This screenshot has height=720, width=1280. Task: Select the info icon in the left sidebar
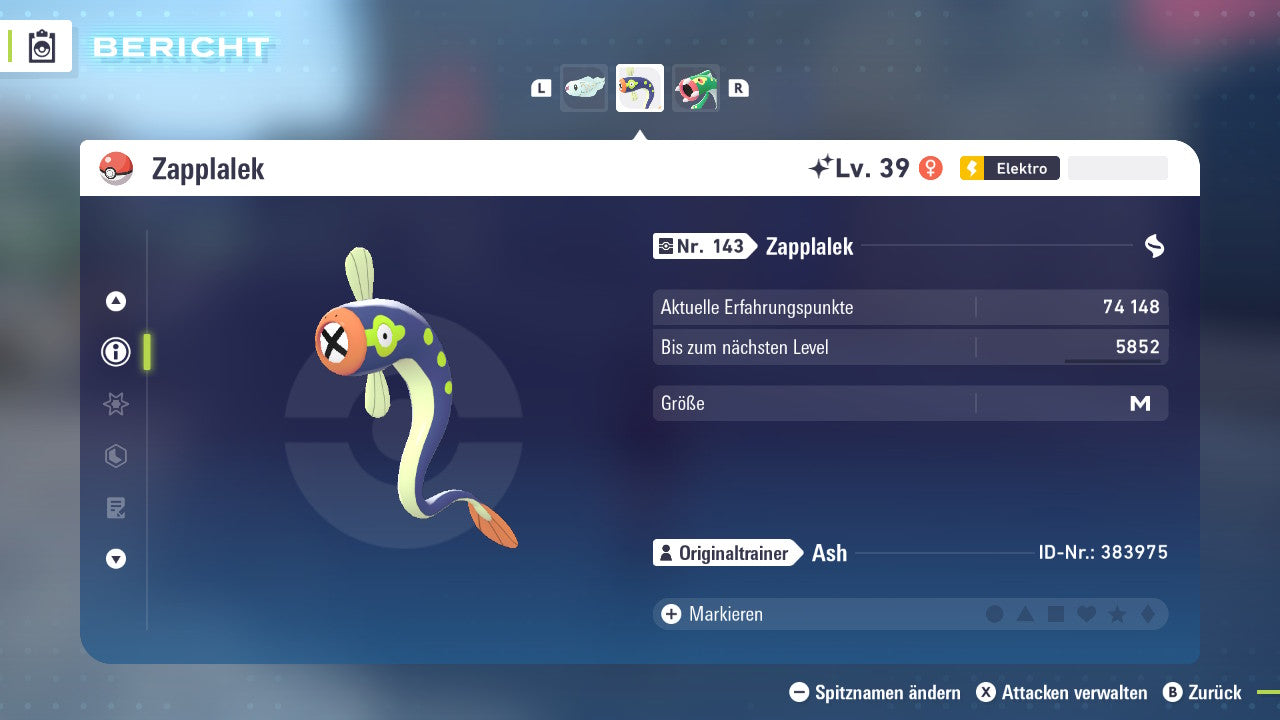pos(115,352)
